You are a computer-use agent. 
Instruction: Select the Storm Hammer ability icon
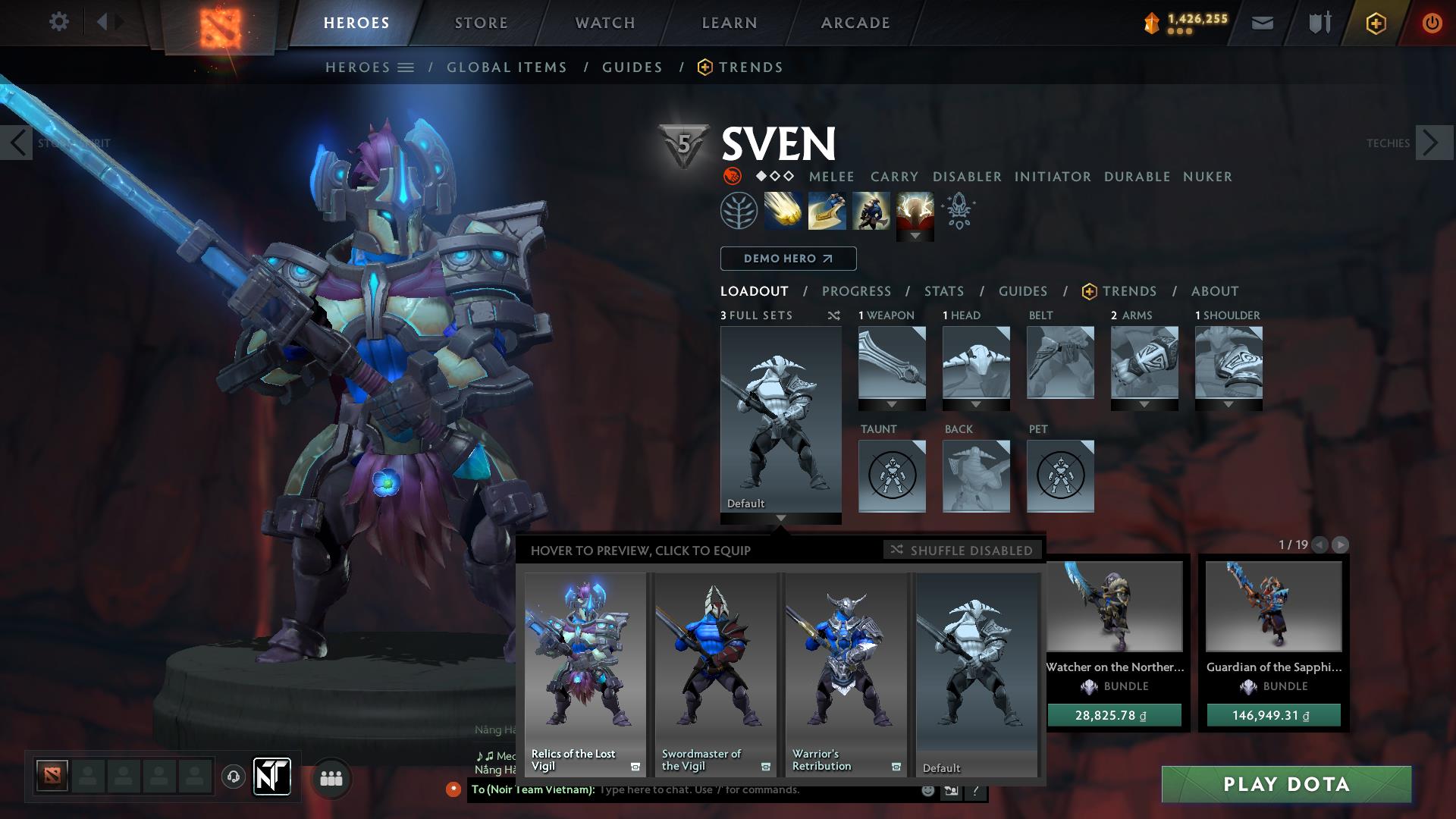click(783, 210)
